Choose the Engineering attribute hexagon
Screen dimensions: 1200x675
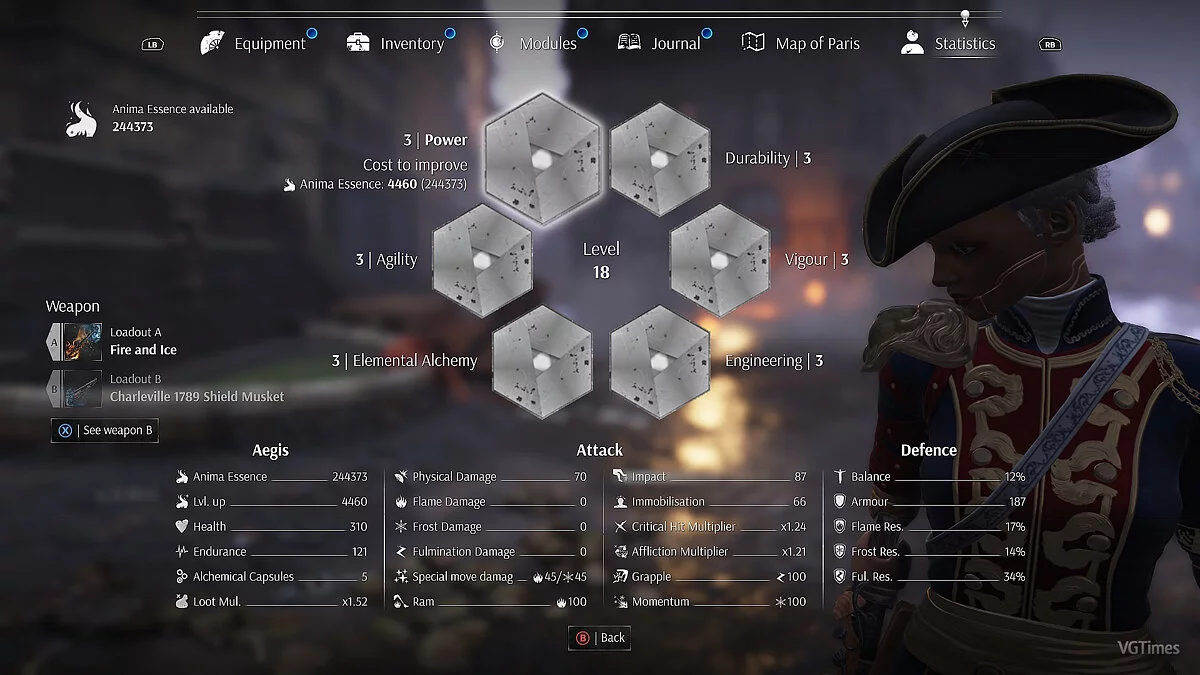coord(659,360)
